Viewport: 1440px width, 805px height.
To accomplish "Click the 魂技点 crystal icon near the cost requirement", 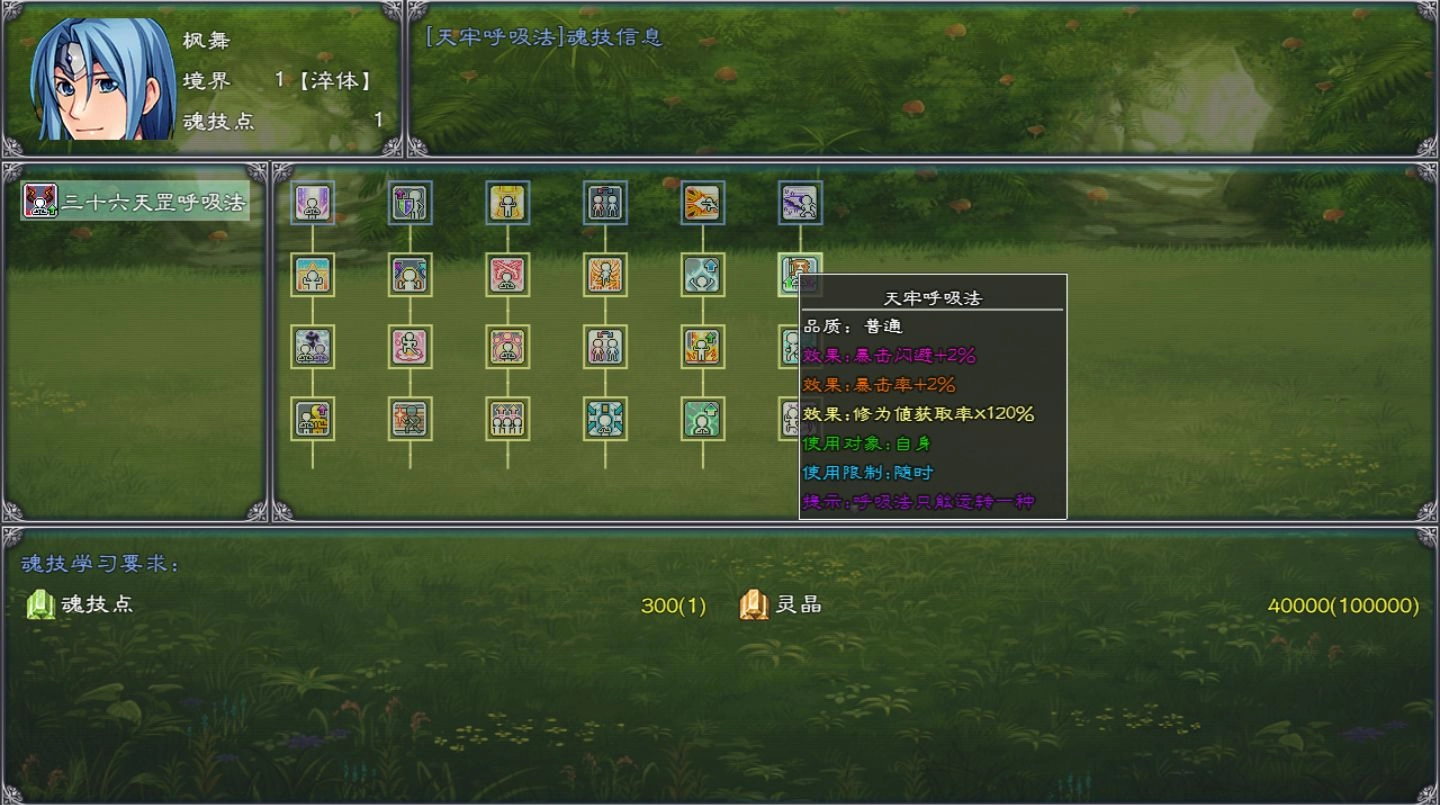I will (x=40, y=605).
